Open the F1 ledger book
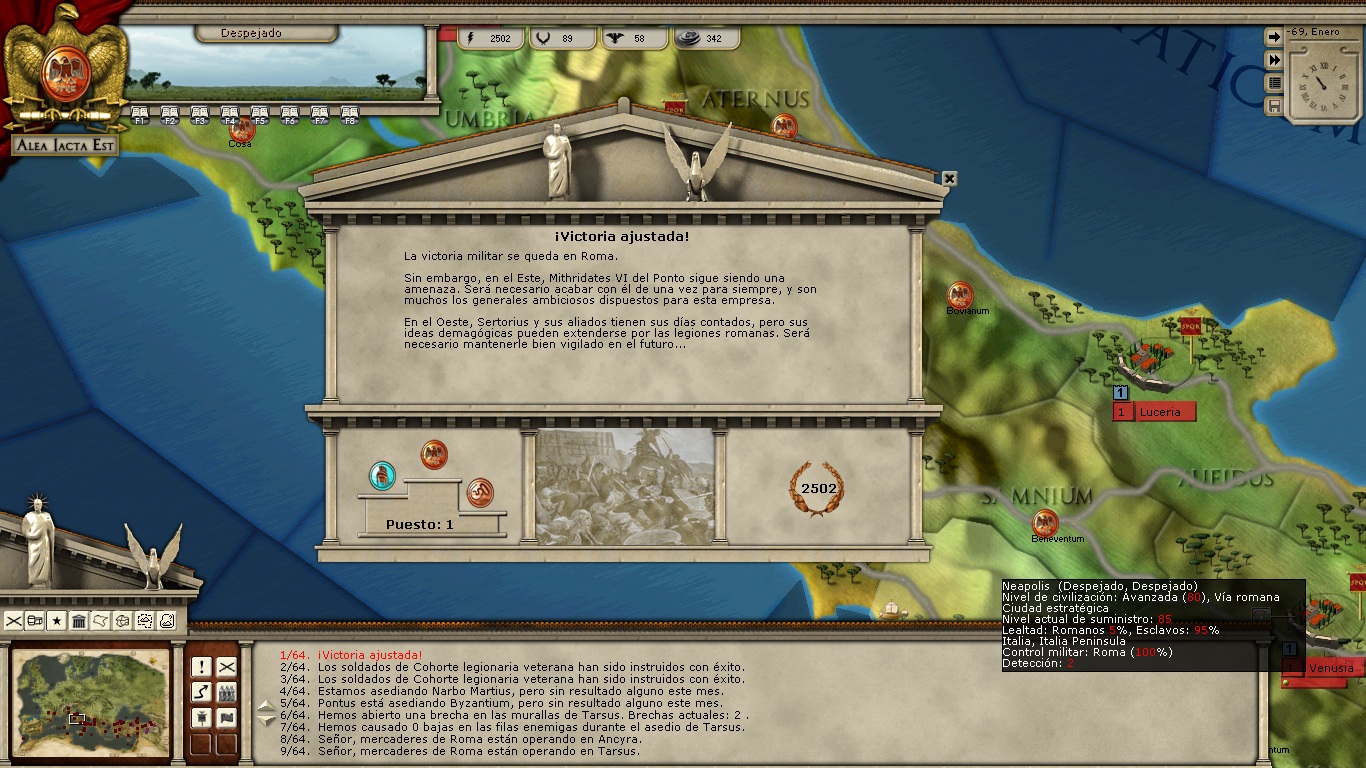This screenshot has height=768, width=1366. tap(140, 114)
